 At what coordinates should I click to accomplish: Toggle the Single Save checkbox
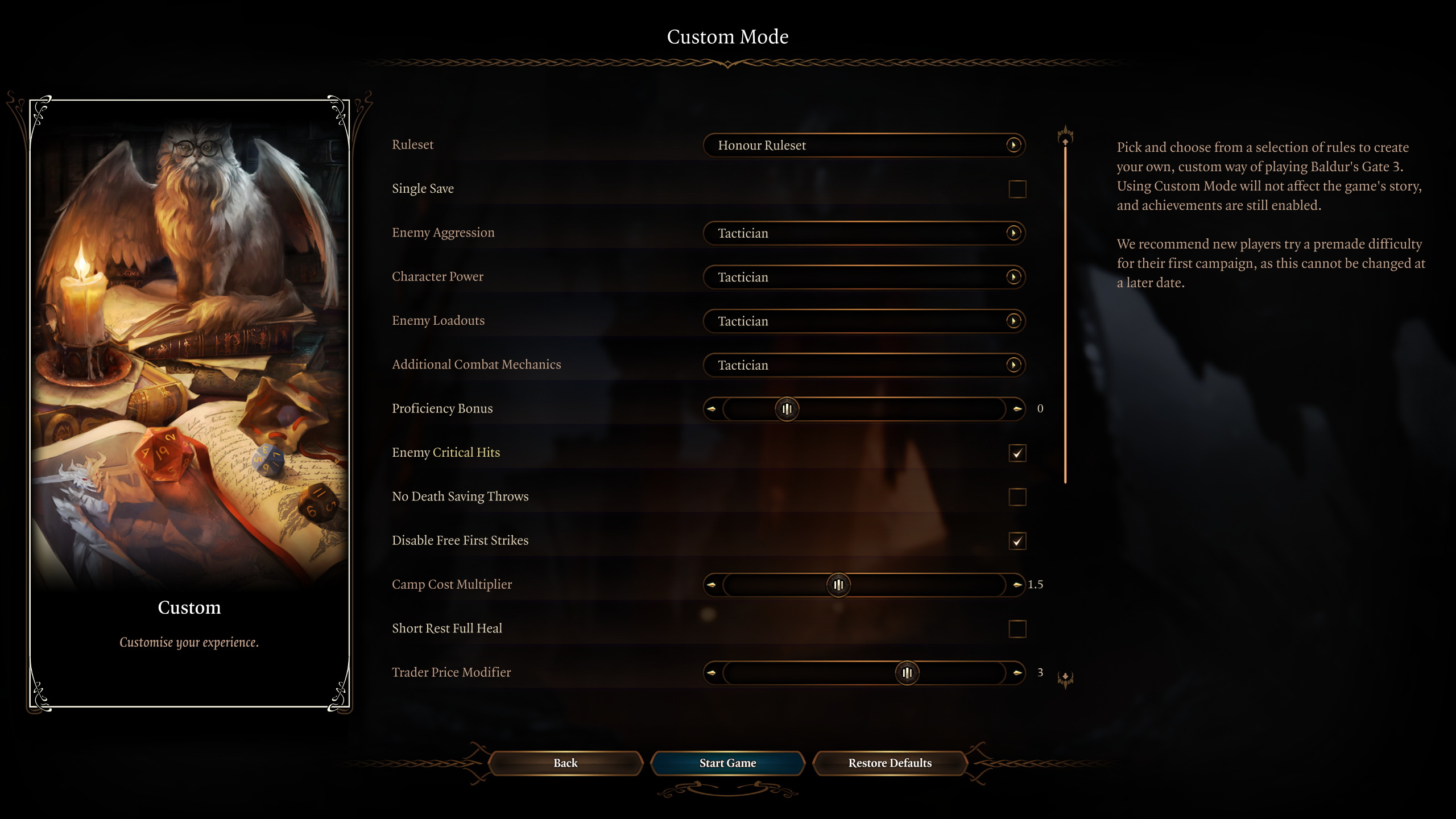[1017, 189]
